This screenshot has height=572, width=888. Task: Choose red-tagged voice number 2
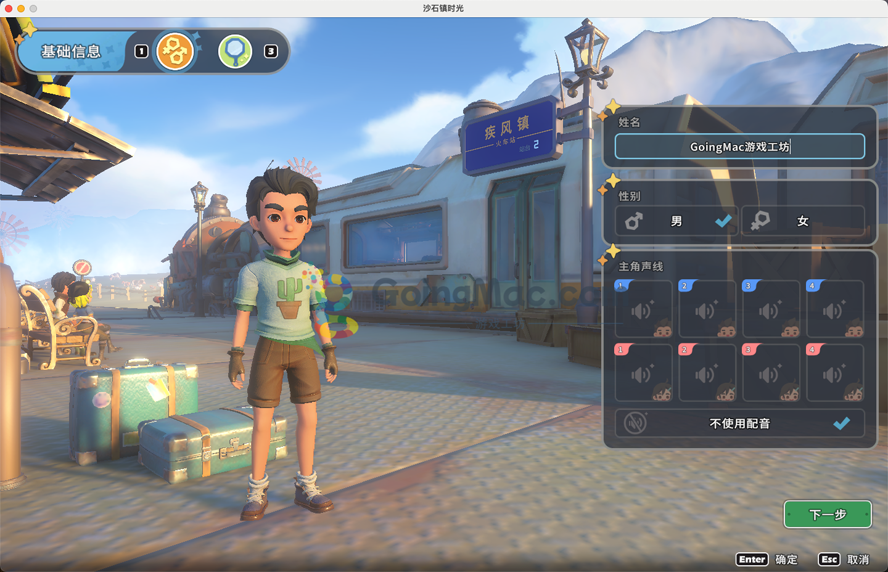click(707, 373)
